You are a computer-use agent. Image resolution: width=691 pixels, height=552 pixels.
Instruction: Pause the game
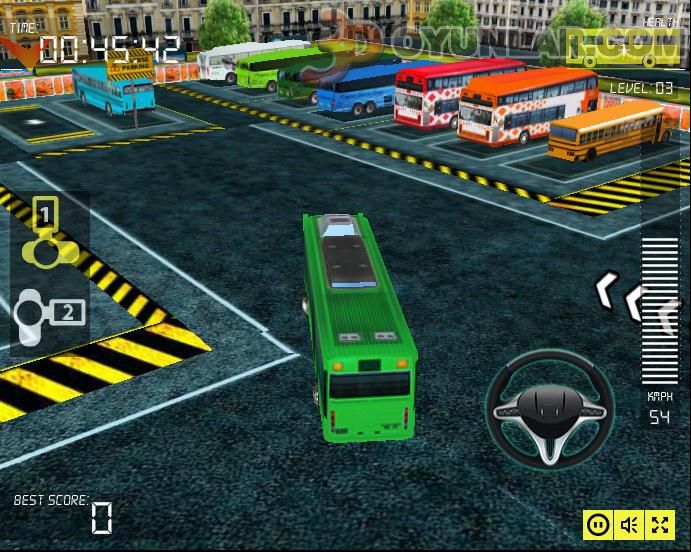pos(598,524)
